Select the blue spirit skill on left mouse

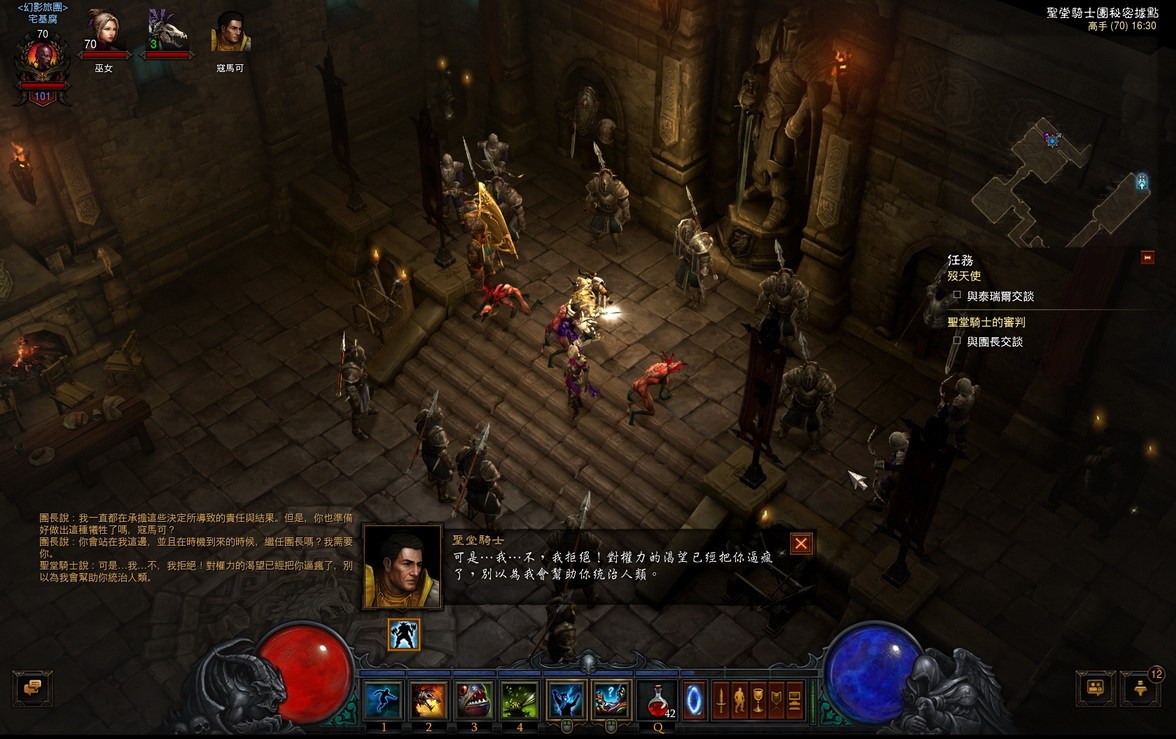(566, 700)
